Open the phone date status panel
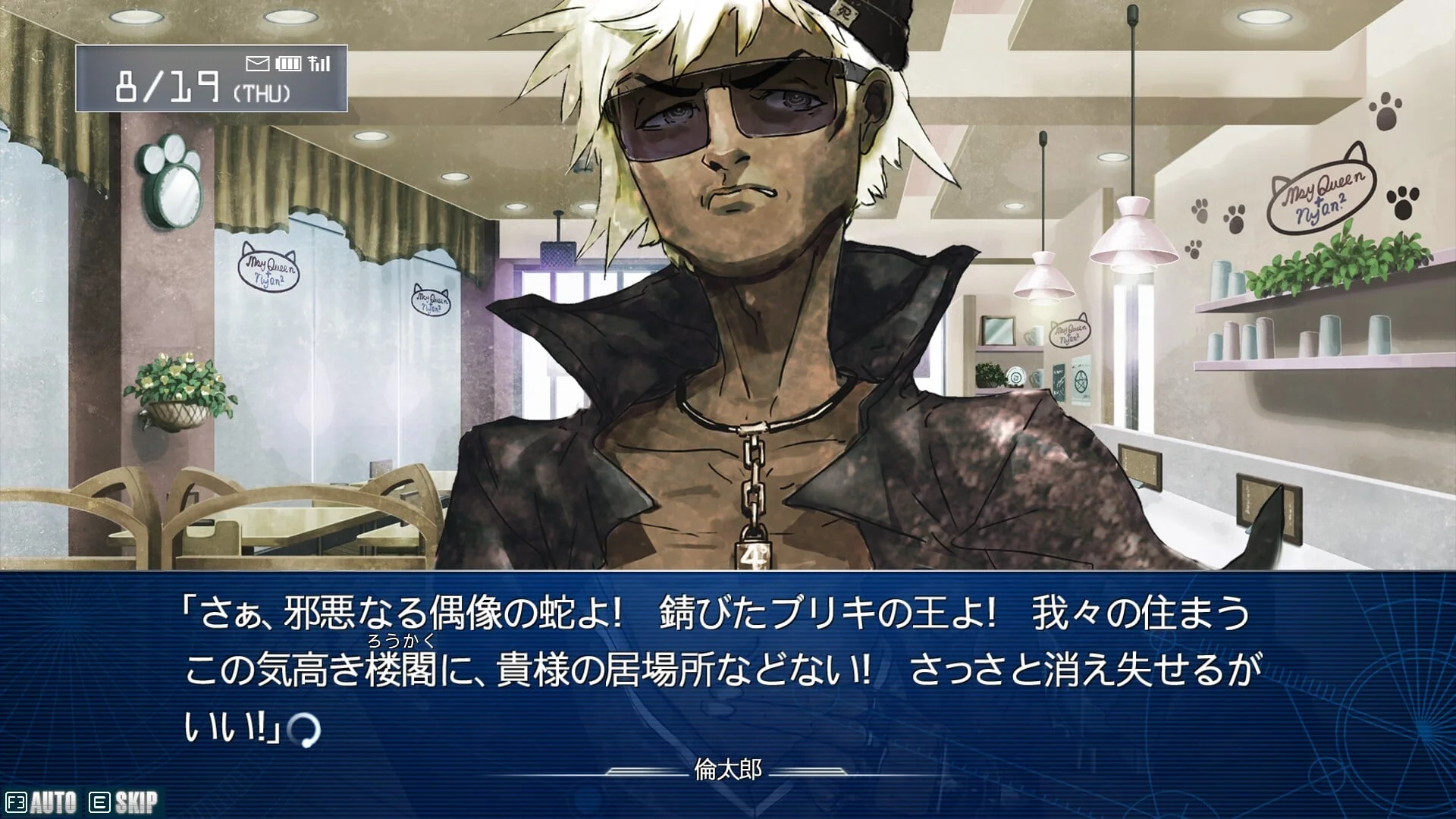The width and height of the screenshot is (1456, 819). 211,79
